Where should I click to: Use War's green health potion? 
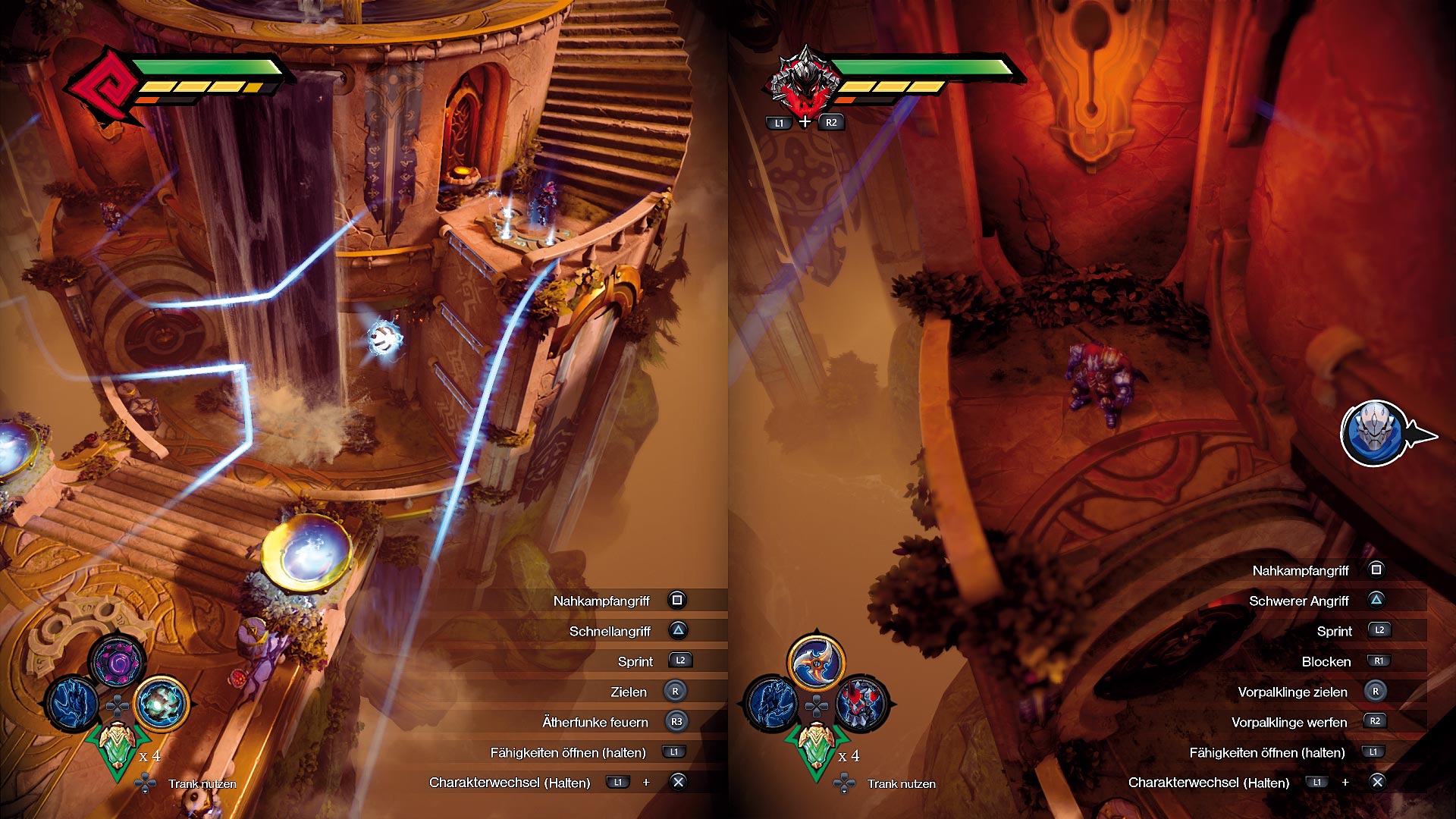pyautogui.click(x=816, y=745)
